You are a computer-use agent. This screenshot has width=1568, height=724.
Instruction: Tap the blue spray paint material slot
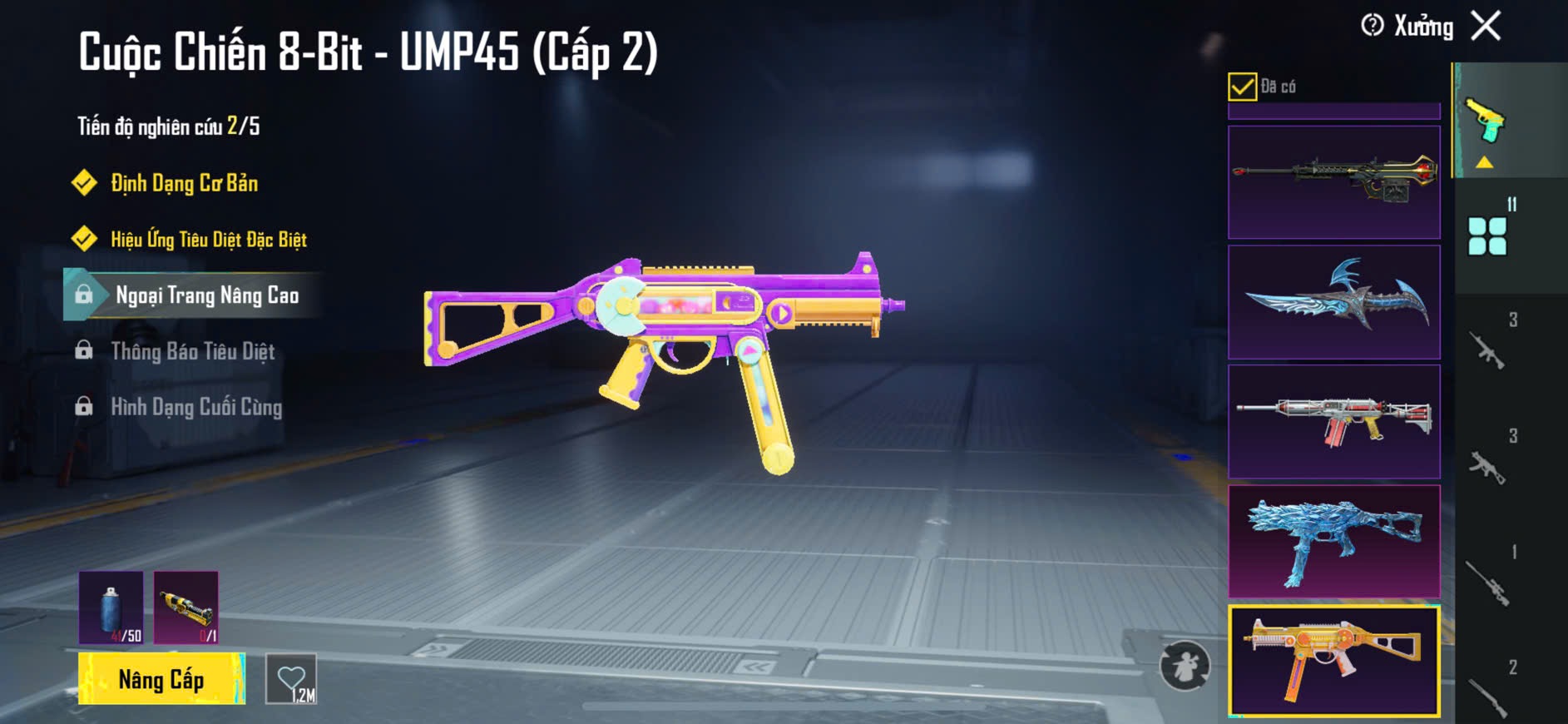pyautogui.click(x=111, y=607)
